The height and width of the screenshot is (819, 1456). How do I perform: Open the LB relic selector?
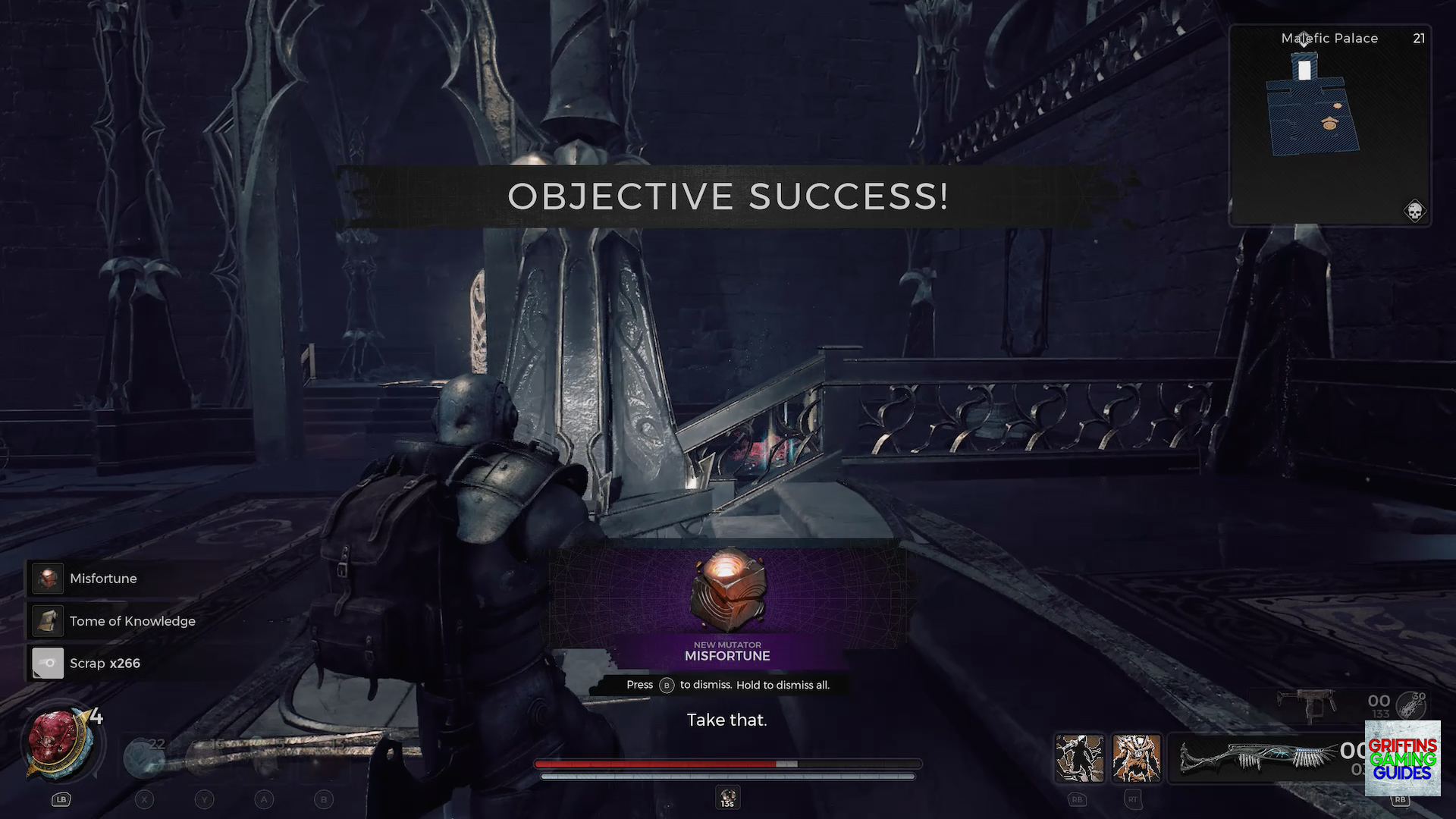pyautogui.click(x=61, y=799)
